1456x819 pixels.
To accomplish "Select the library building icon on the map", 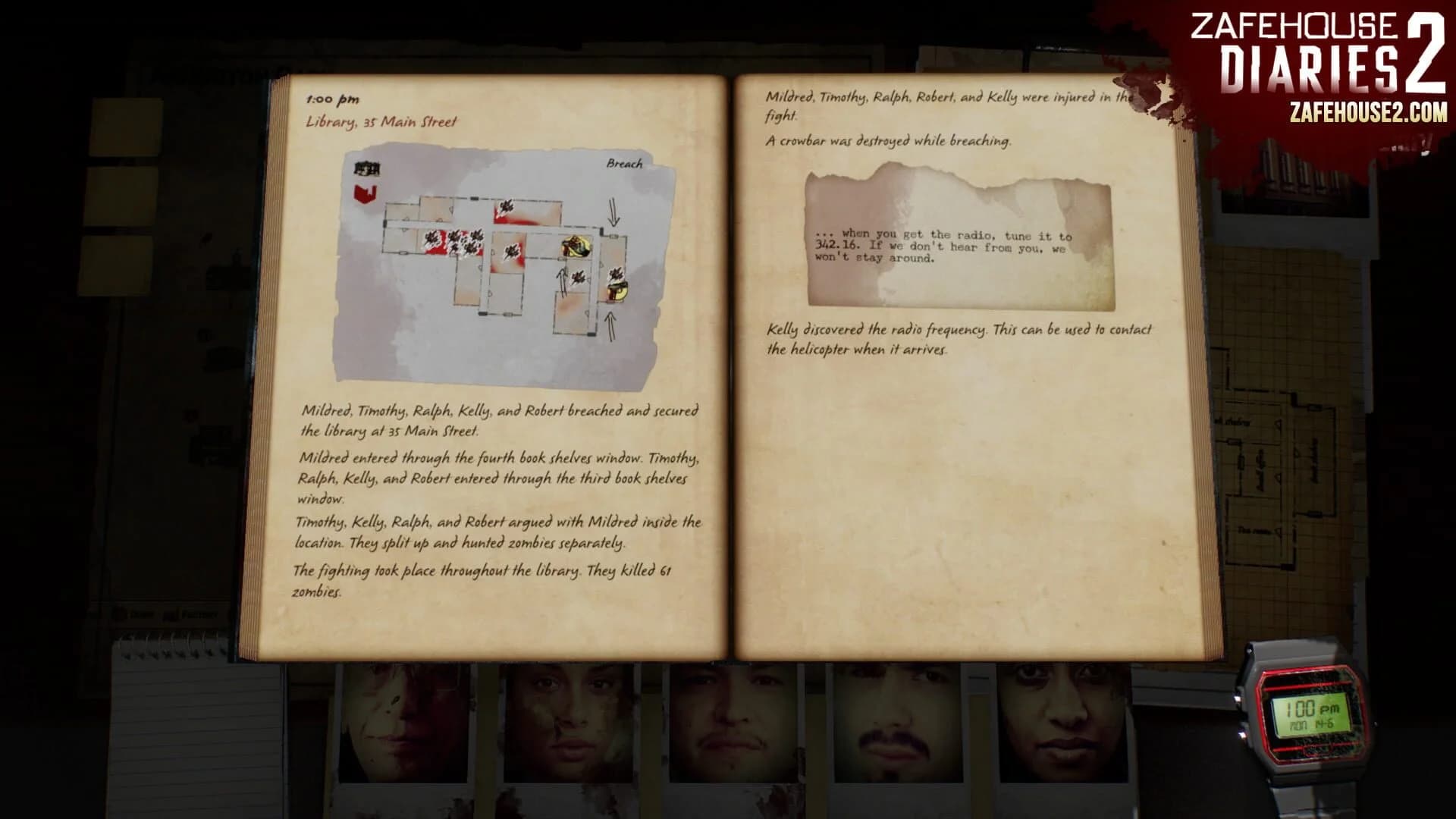I will 367,168.
